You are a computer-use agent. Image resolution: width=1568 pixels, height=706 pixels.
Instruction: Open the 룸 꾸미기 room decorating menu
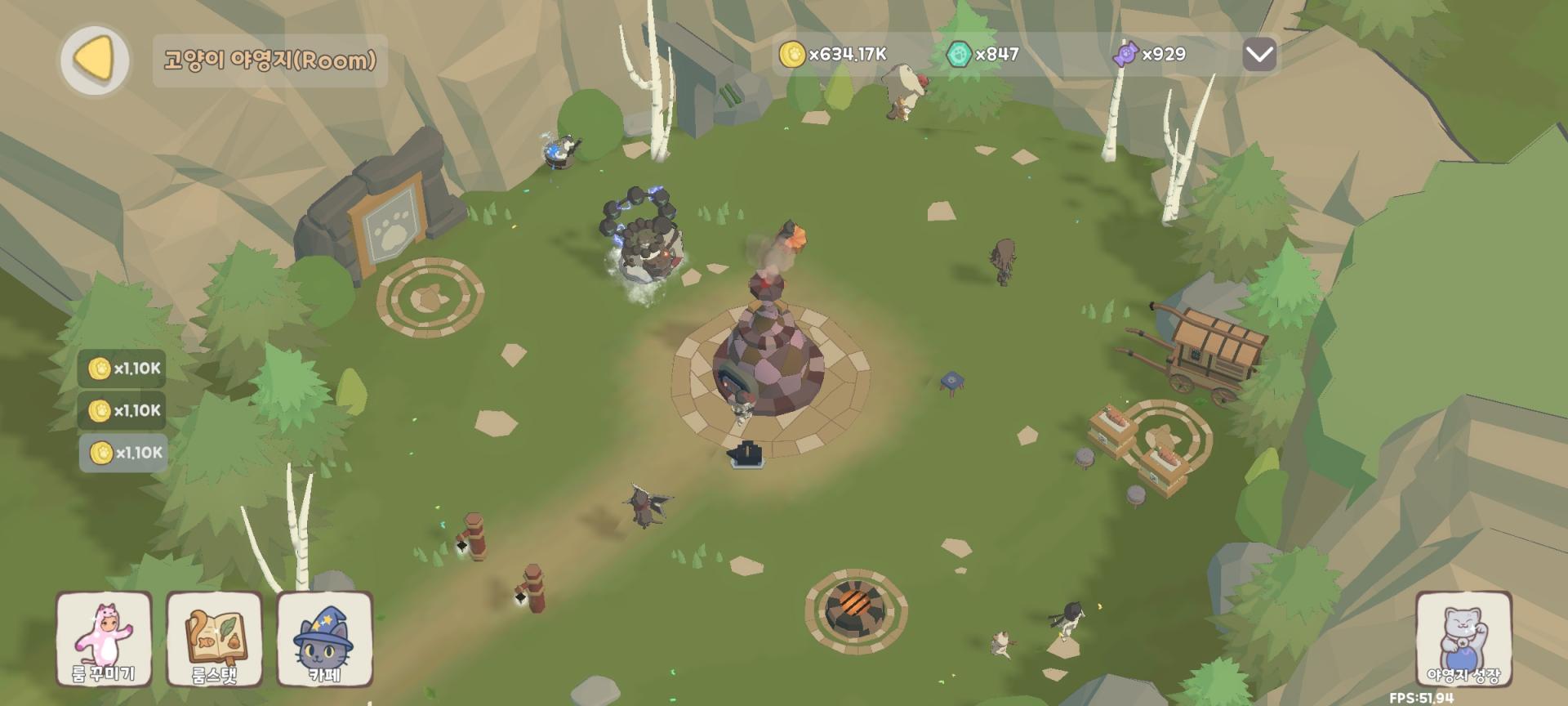click(x=104, y=639)
